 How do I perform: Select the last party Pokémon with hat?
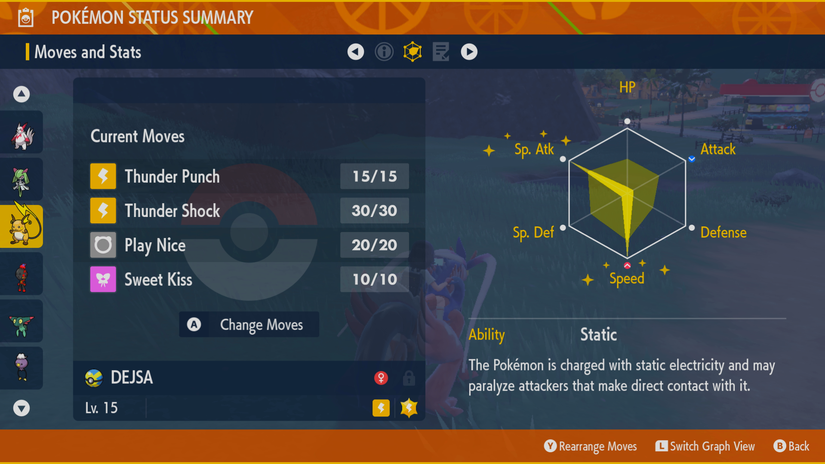[21, 366]
